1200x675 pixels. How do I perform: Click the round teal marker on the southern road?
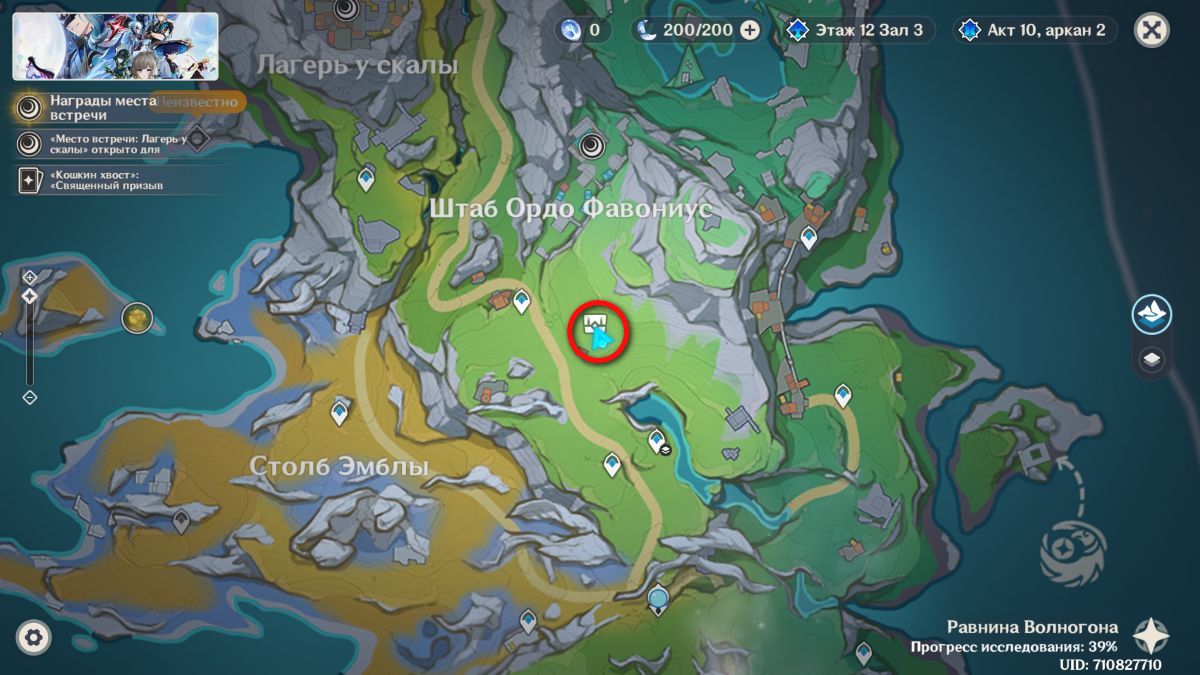657,599
